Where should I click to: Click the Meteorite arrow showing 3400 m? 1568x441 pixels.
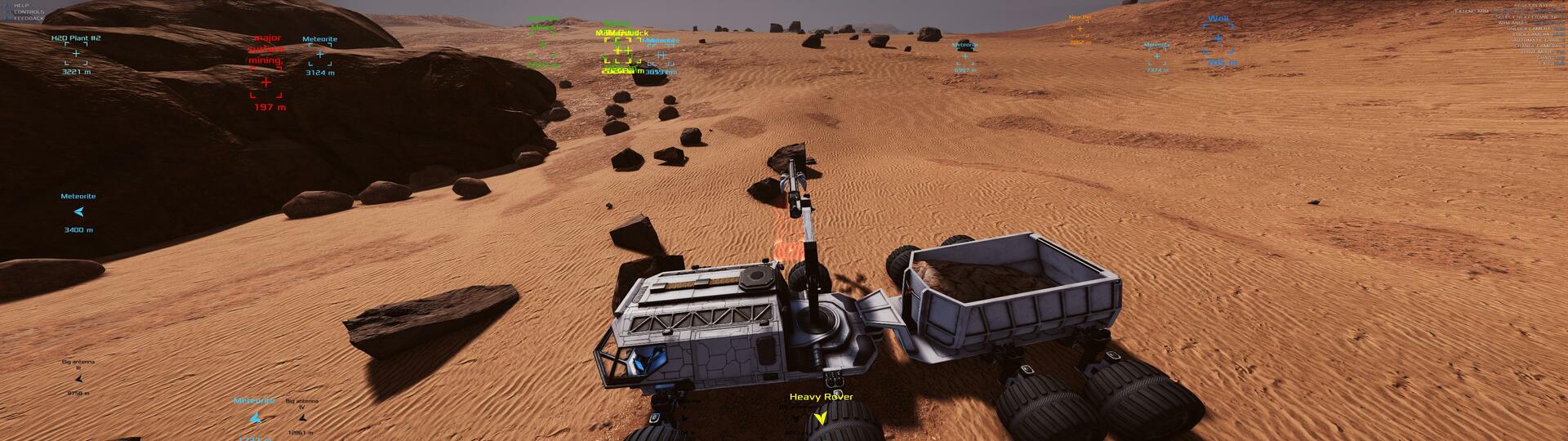point(78,212)
